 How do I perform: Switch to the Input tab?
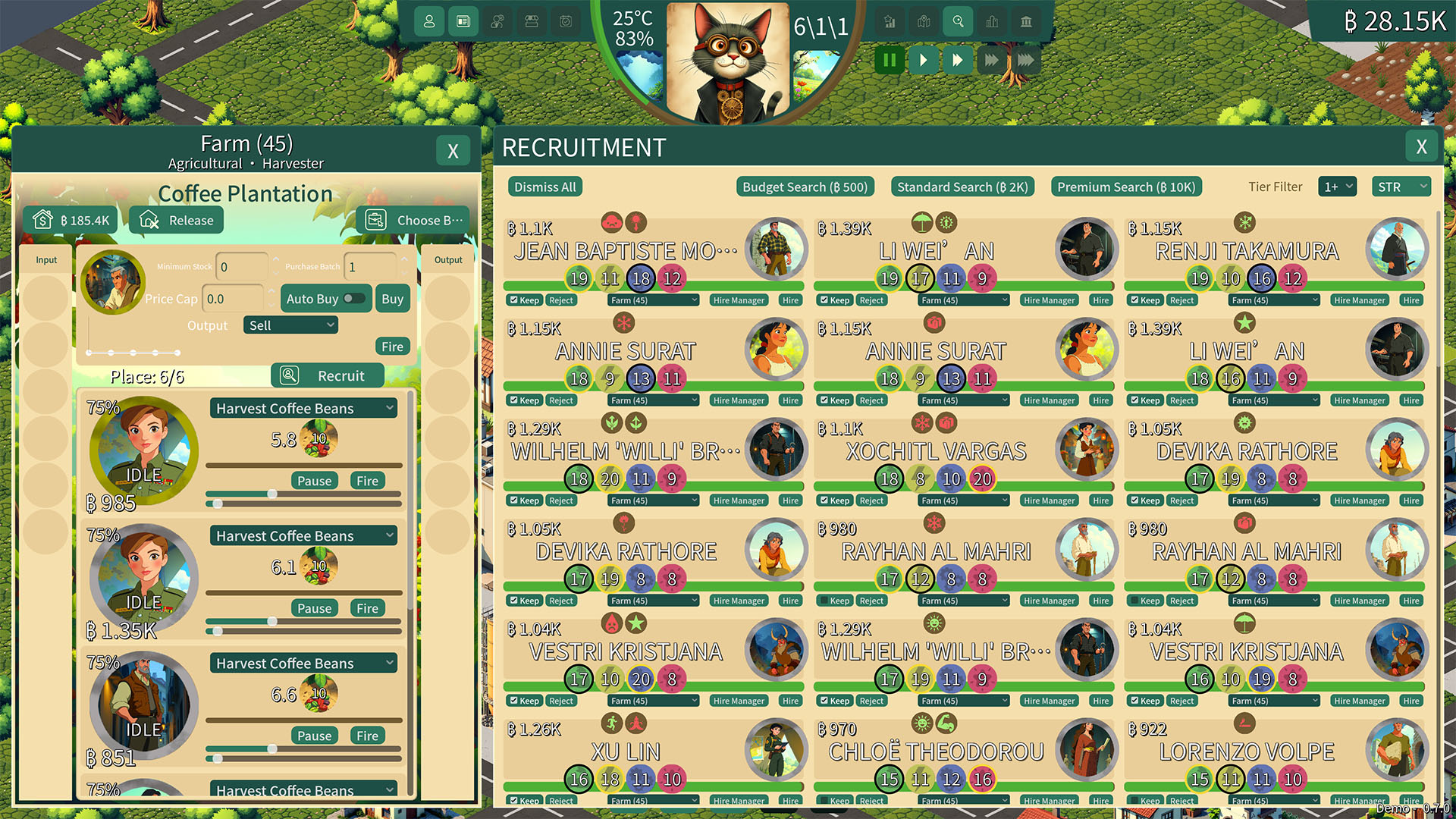click(45, 260)
